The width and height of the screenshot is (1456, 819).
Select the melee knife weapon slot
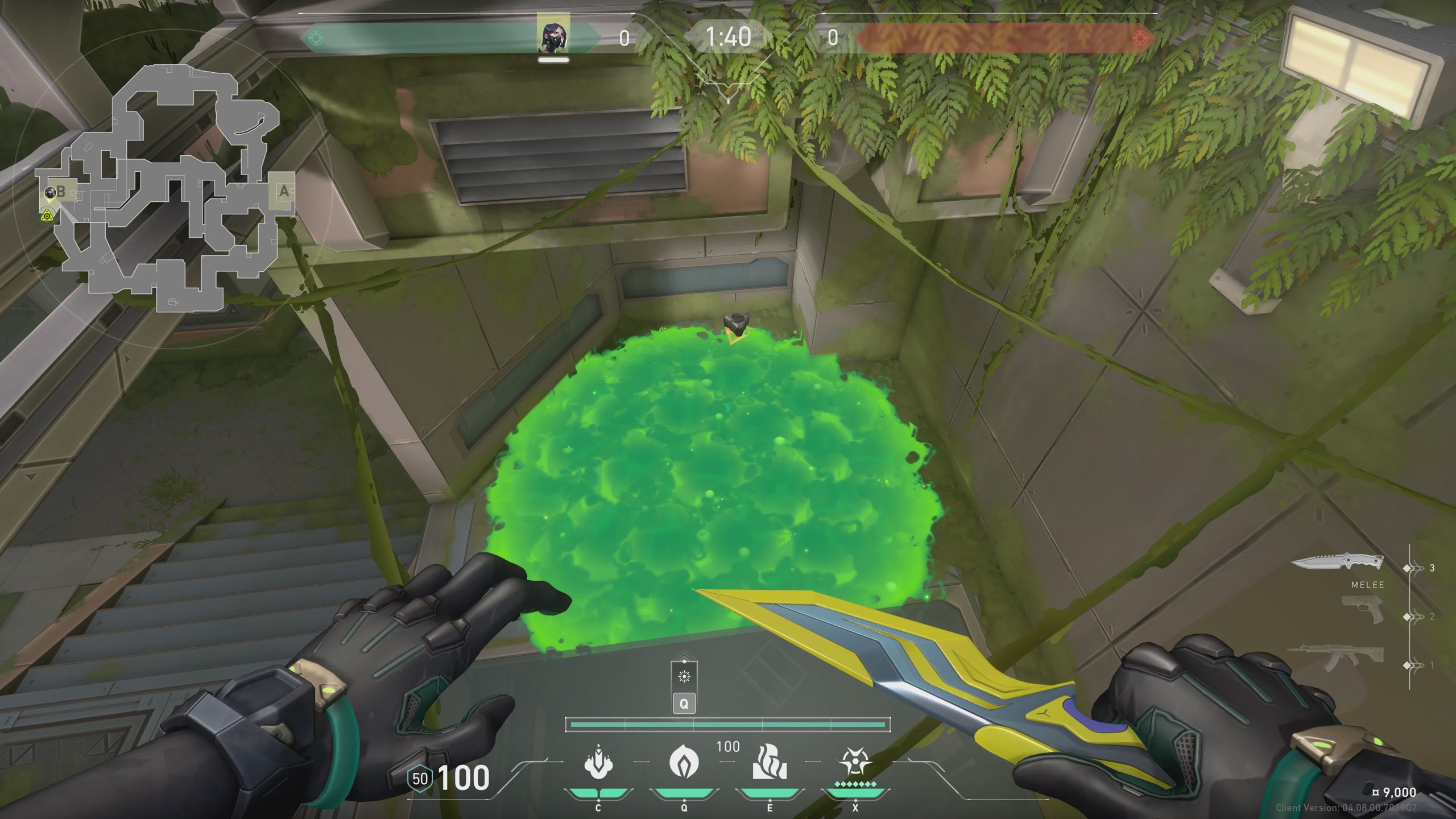1337,563
